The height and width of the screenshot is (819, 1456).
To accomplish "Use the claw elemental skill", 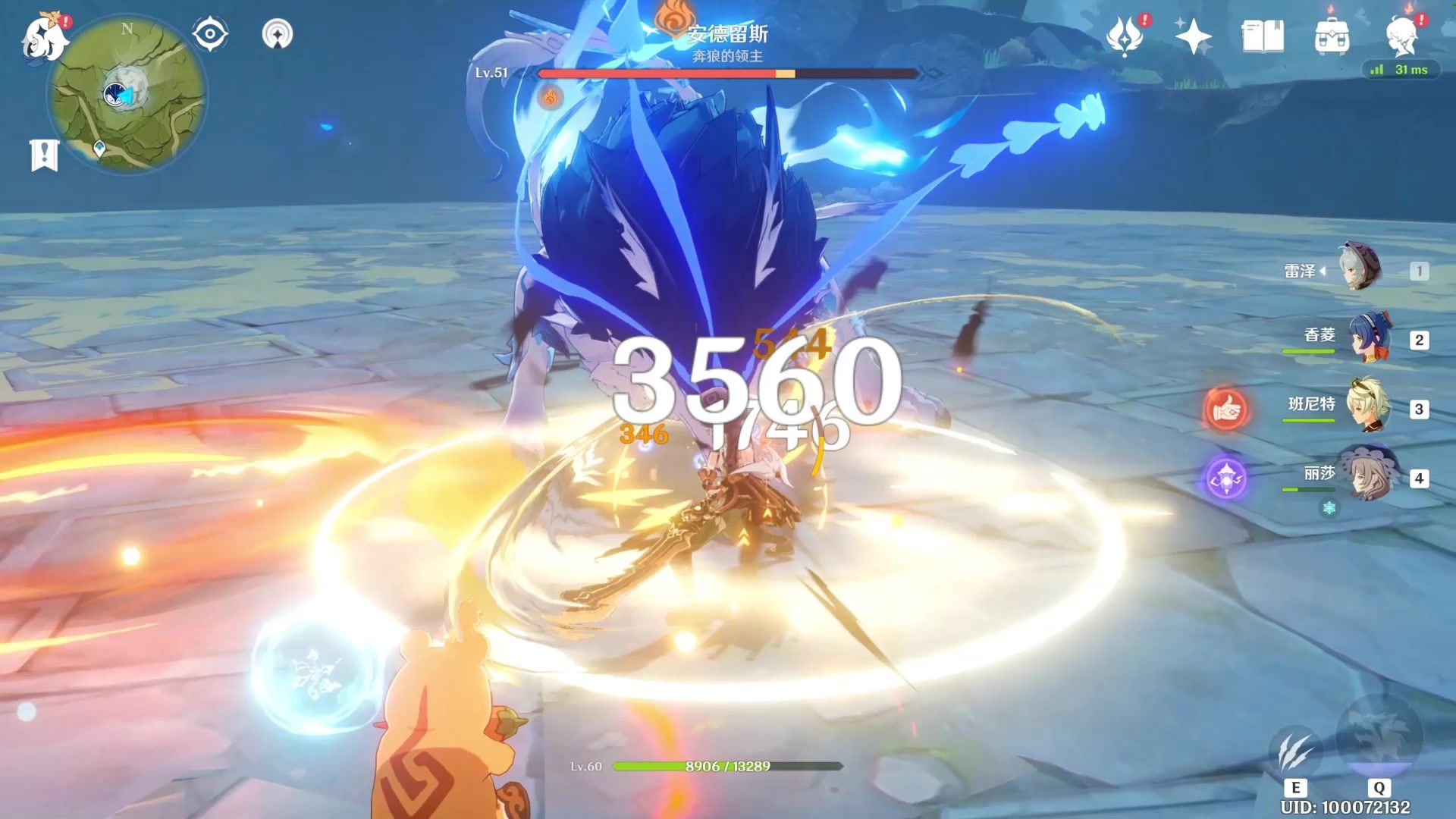I will [x=1295, y=751].
